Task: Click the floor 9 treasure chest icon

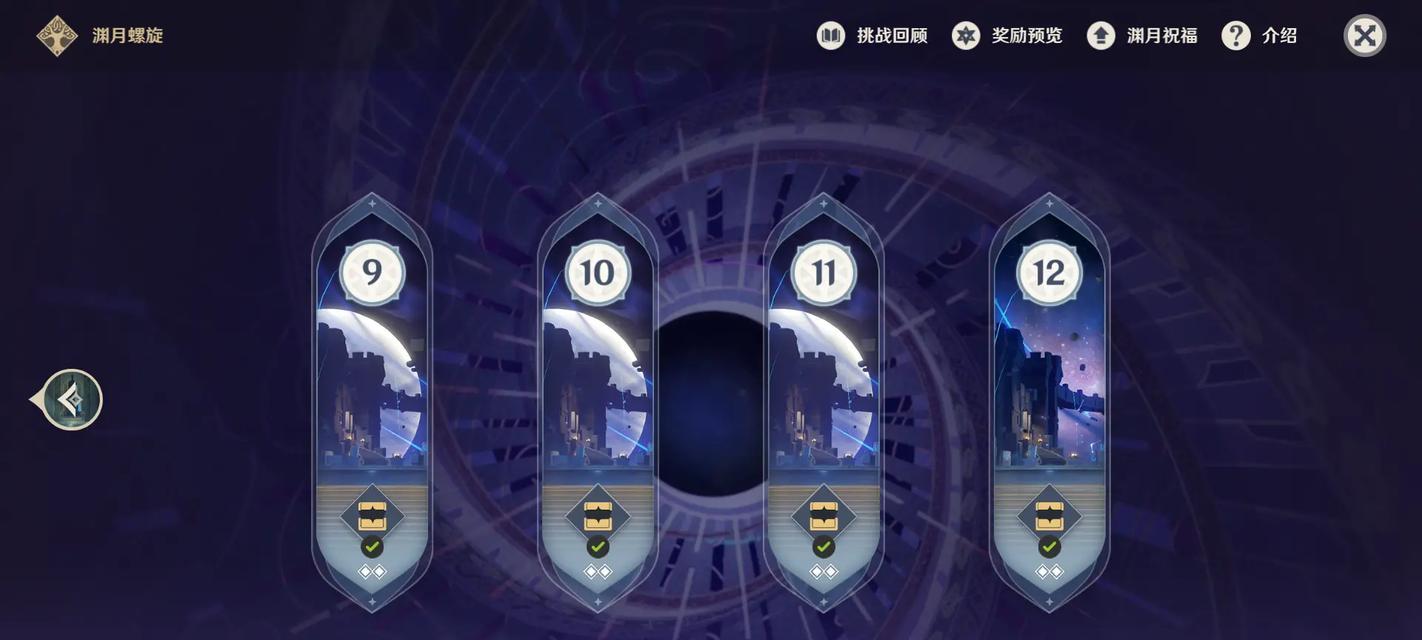Action: click(x=372, y=516)
